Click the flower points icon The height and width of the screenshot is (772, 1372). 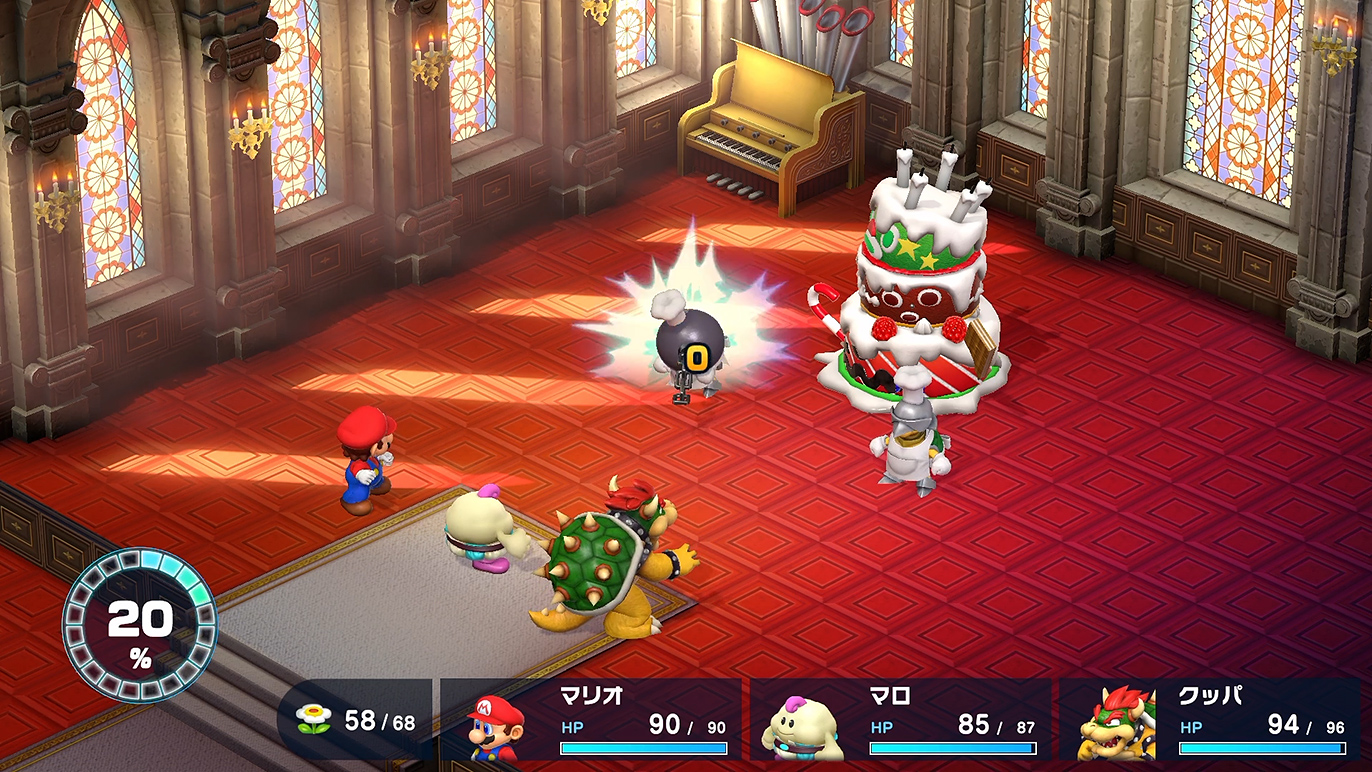click(x=313, y=721)
